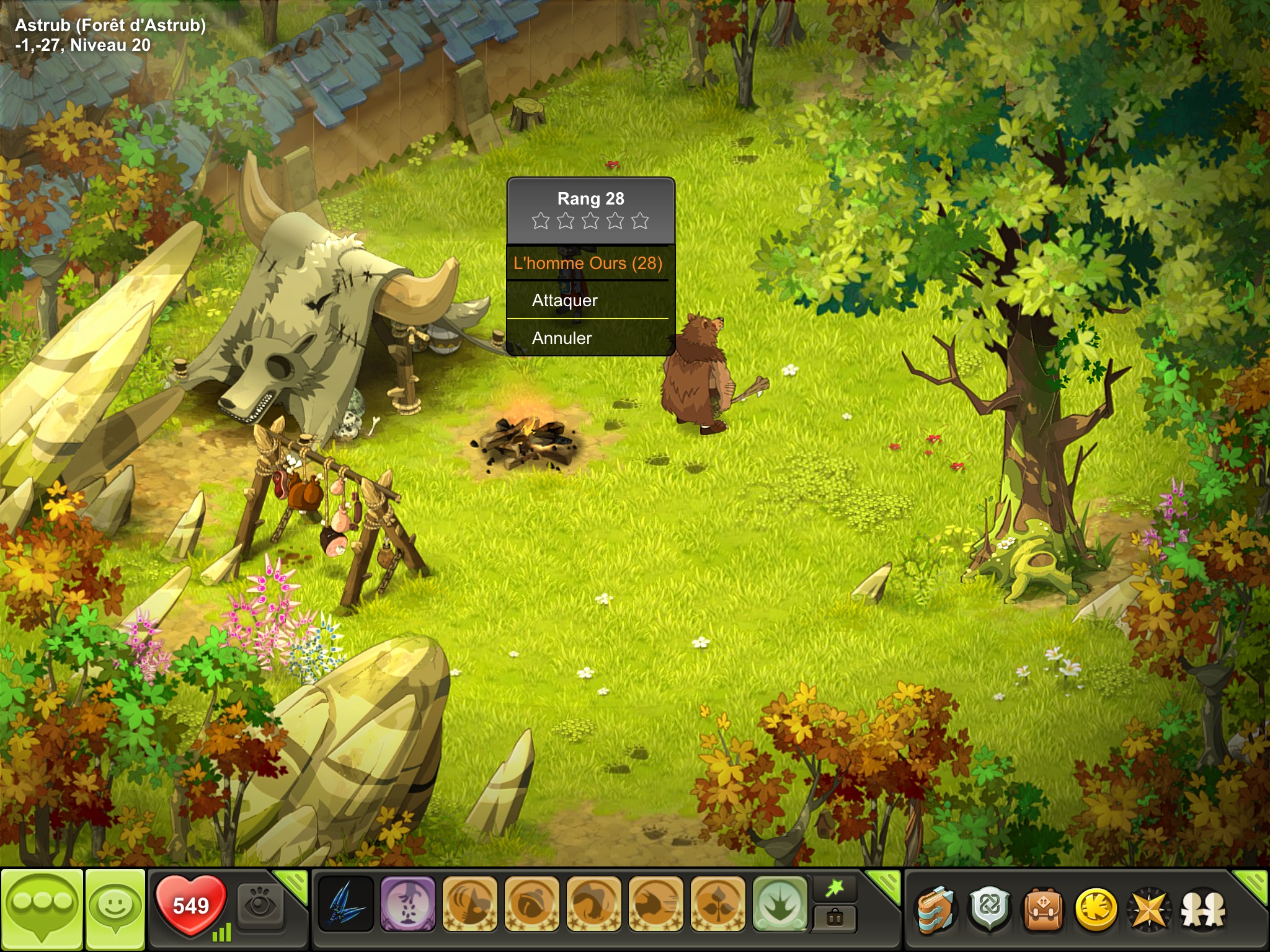Open the smiley emote button
The width and height of the screenshot is (1270, 952).
coord(115,909)
